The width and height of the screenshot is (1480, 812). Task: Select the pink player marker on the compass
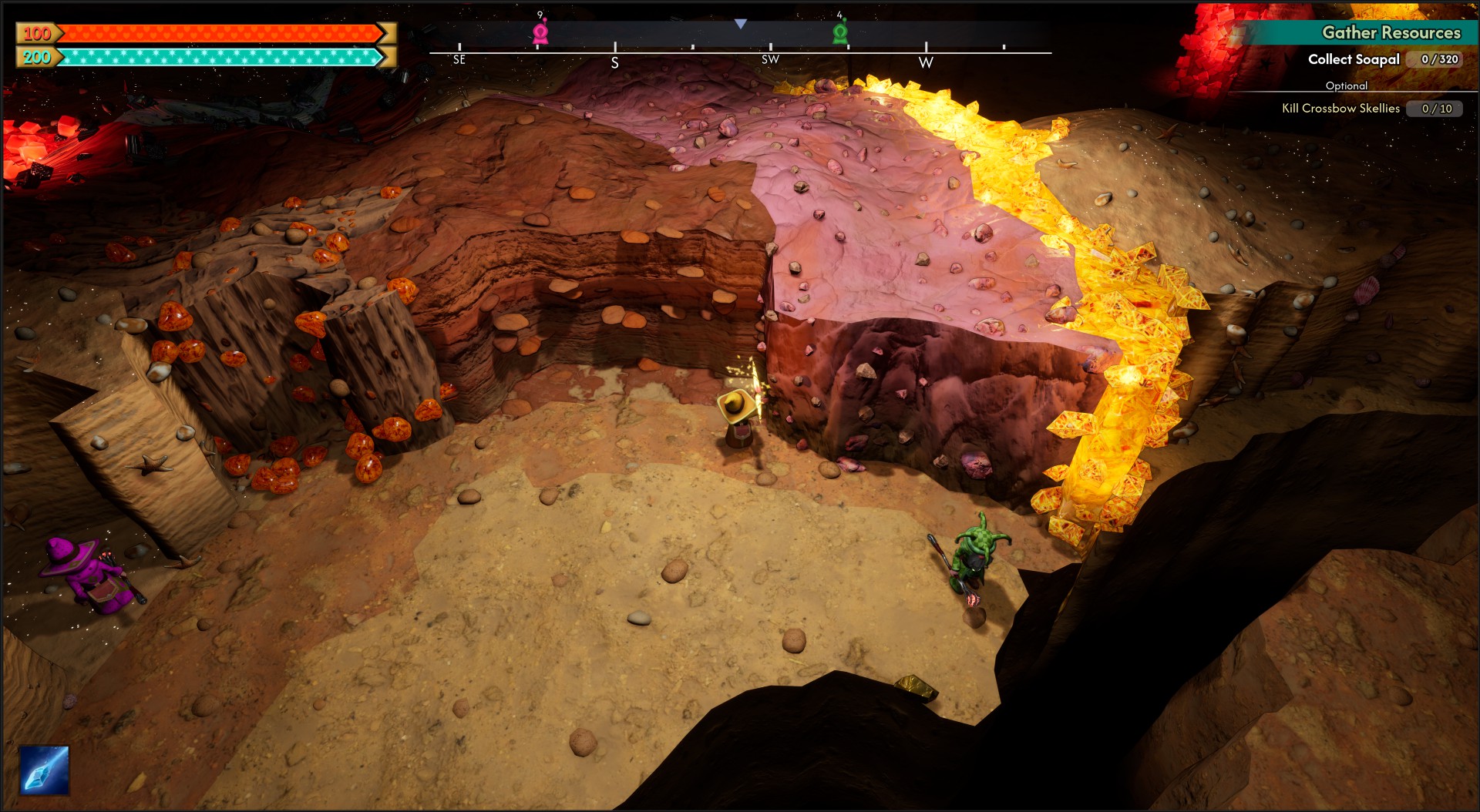pyautogui.click(x=540, y=32)
